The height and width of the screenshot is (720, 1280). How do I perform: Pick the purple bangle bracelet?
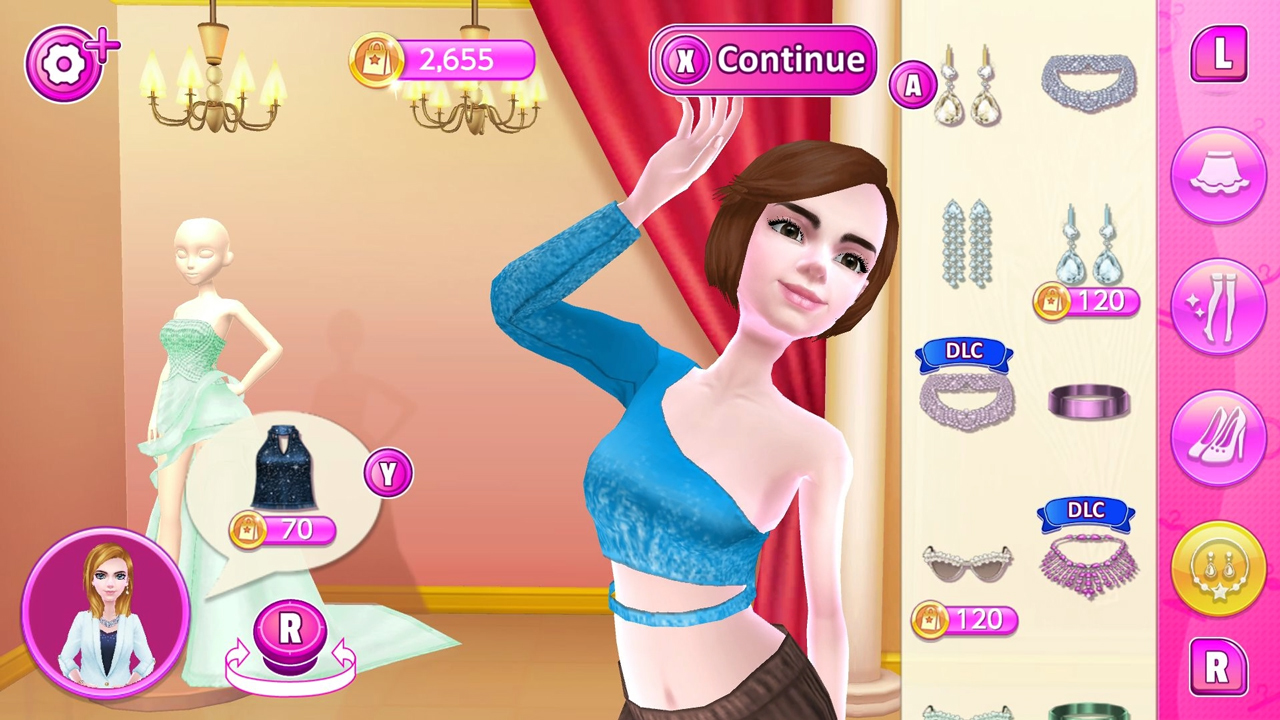[x=1089, y=402]
